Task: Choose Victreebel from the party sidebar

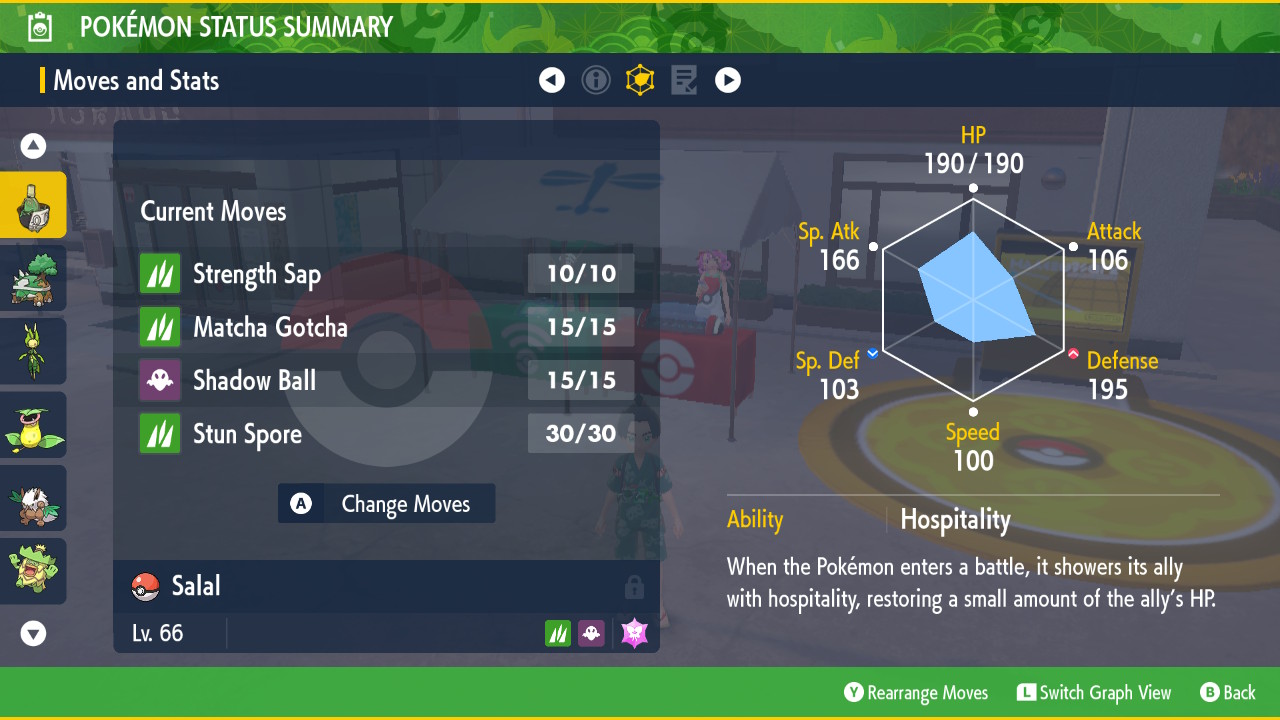Action: (33, 425)
